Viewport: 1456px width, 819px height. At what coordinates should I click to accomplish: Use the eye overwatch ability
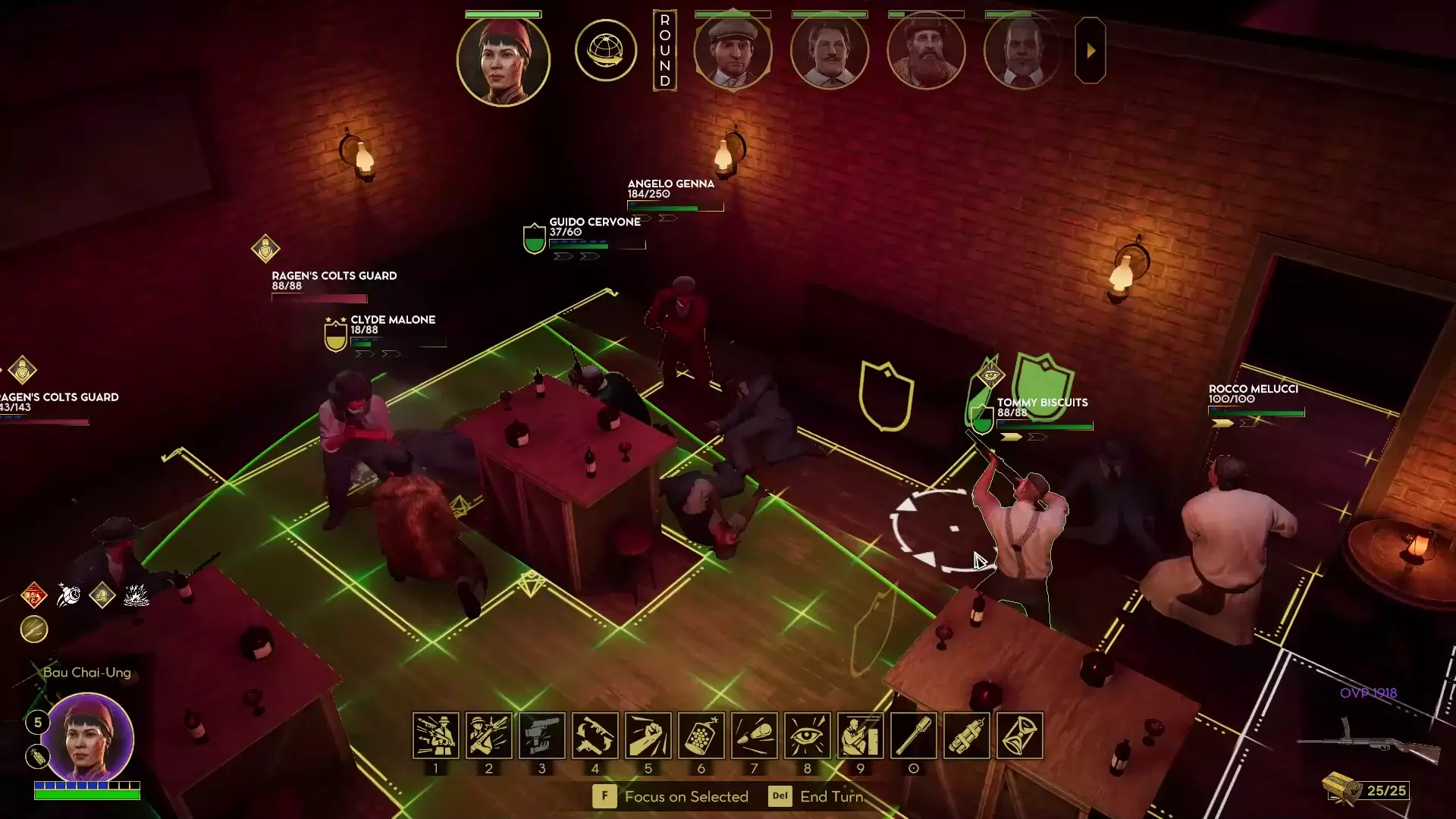point(807,735)
